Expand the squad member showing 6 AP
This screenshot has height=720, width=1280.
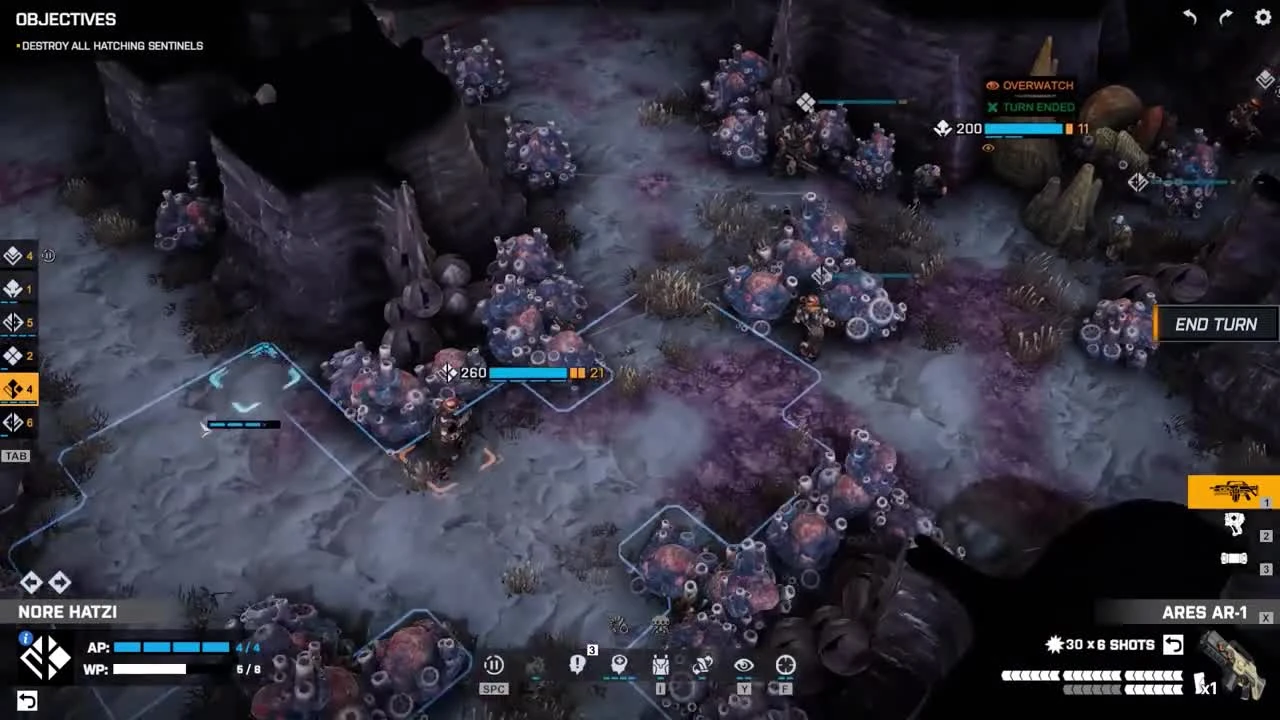point(15,422)
